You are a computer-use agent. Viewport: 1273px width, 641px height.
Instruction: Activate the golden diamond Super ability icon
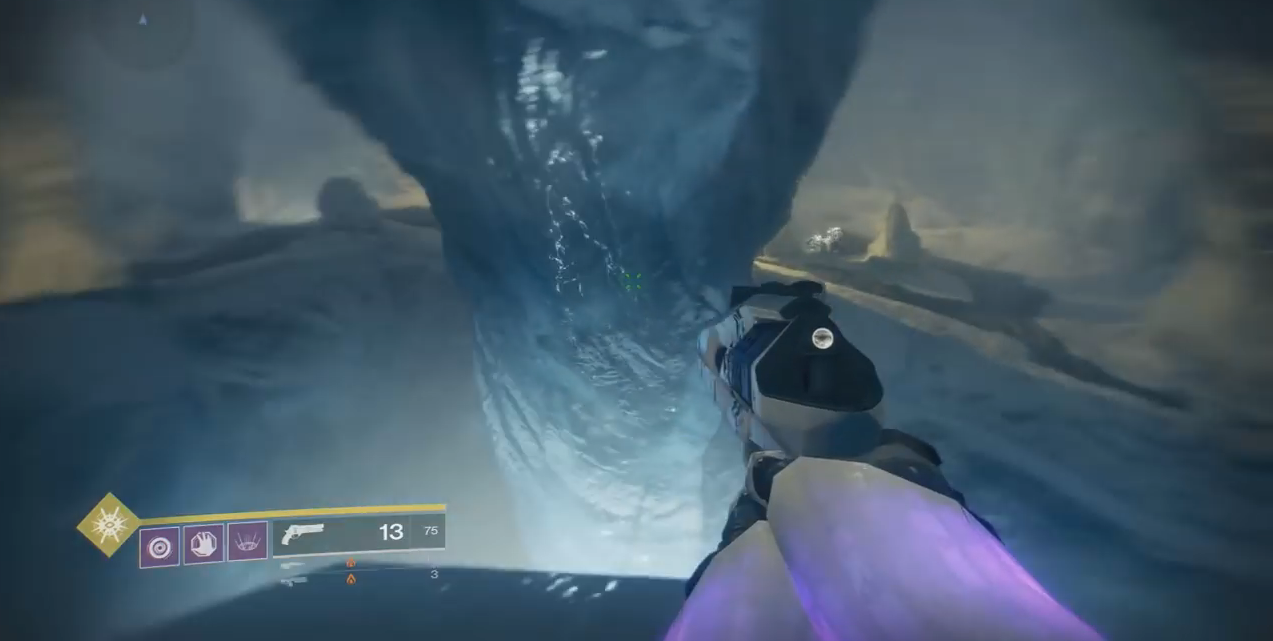pyautogui.click(x=108, y=524)
